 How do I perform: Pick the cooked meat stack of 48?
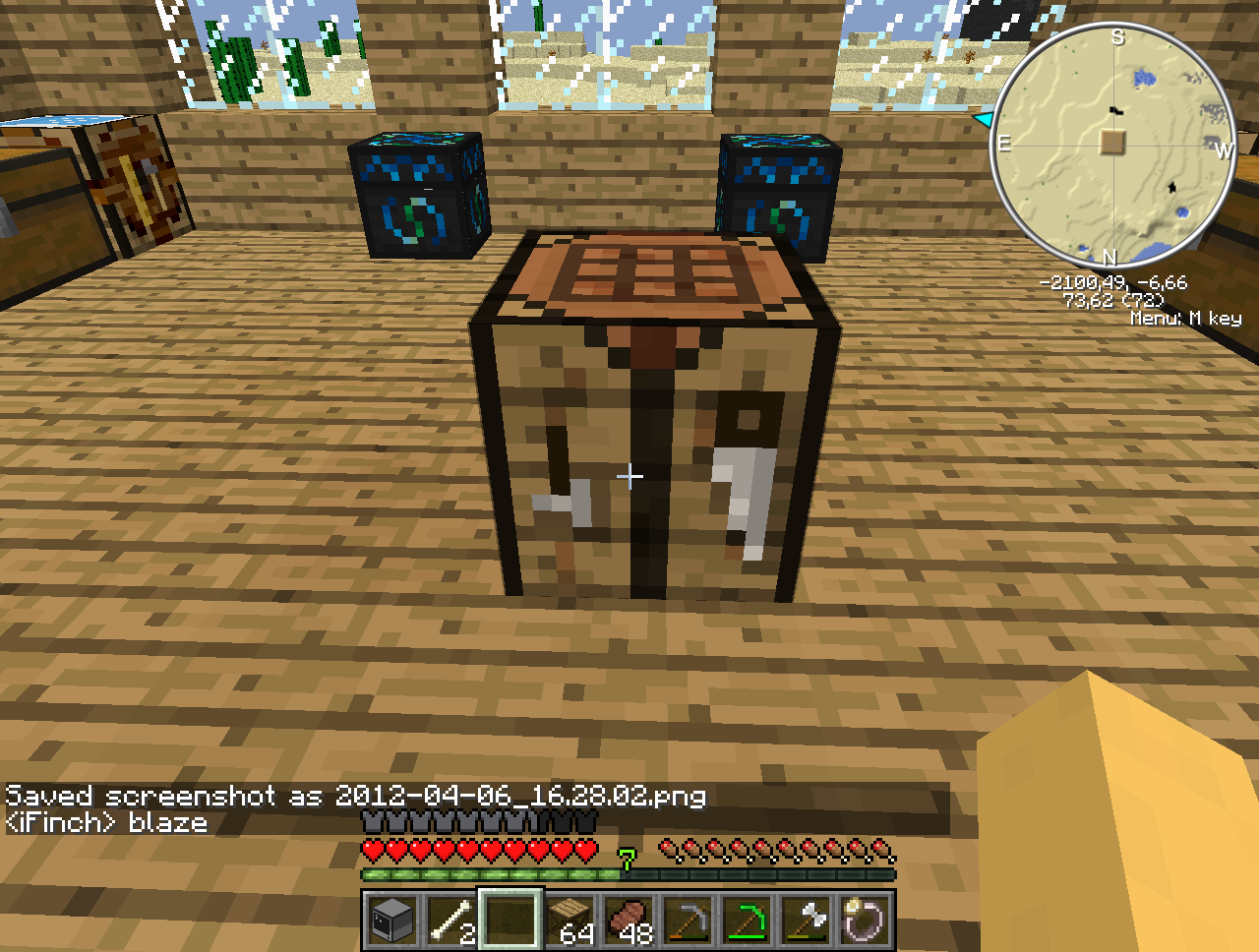point(629,921)
